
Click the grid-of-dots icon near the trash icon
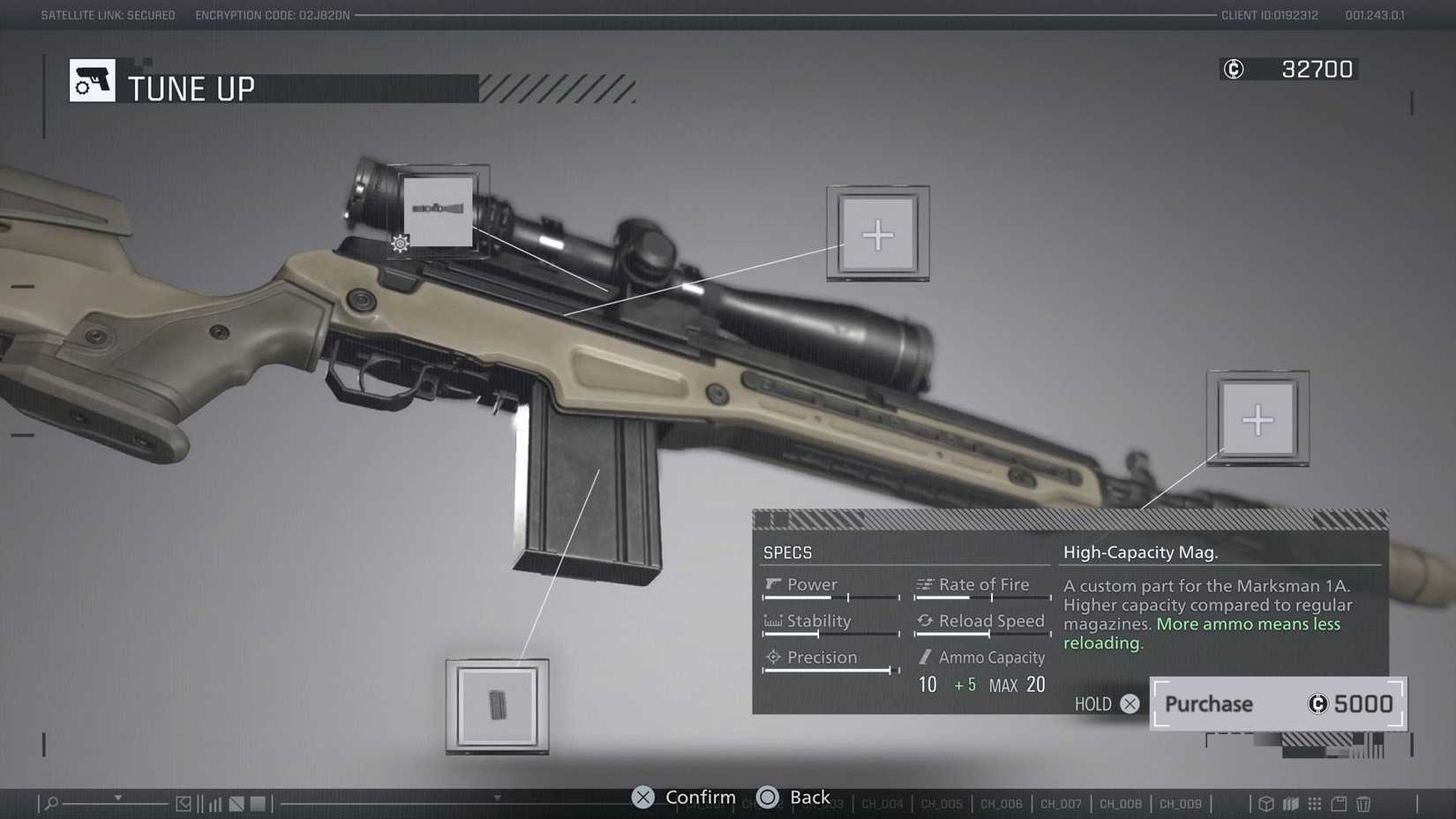pos(1314,803)
